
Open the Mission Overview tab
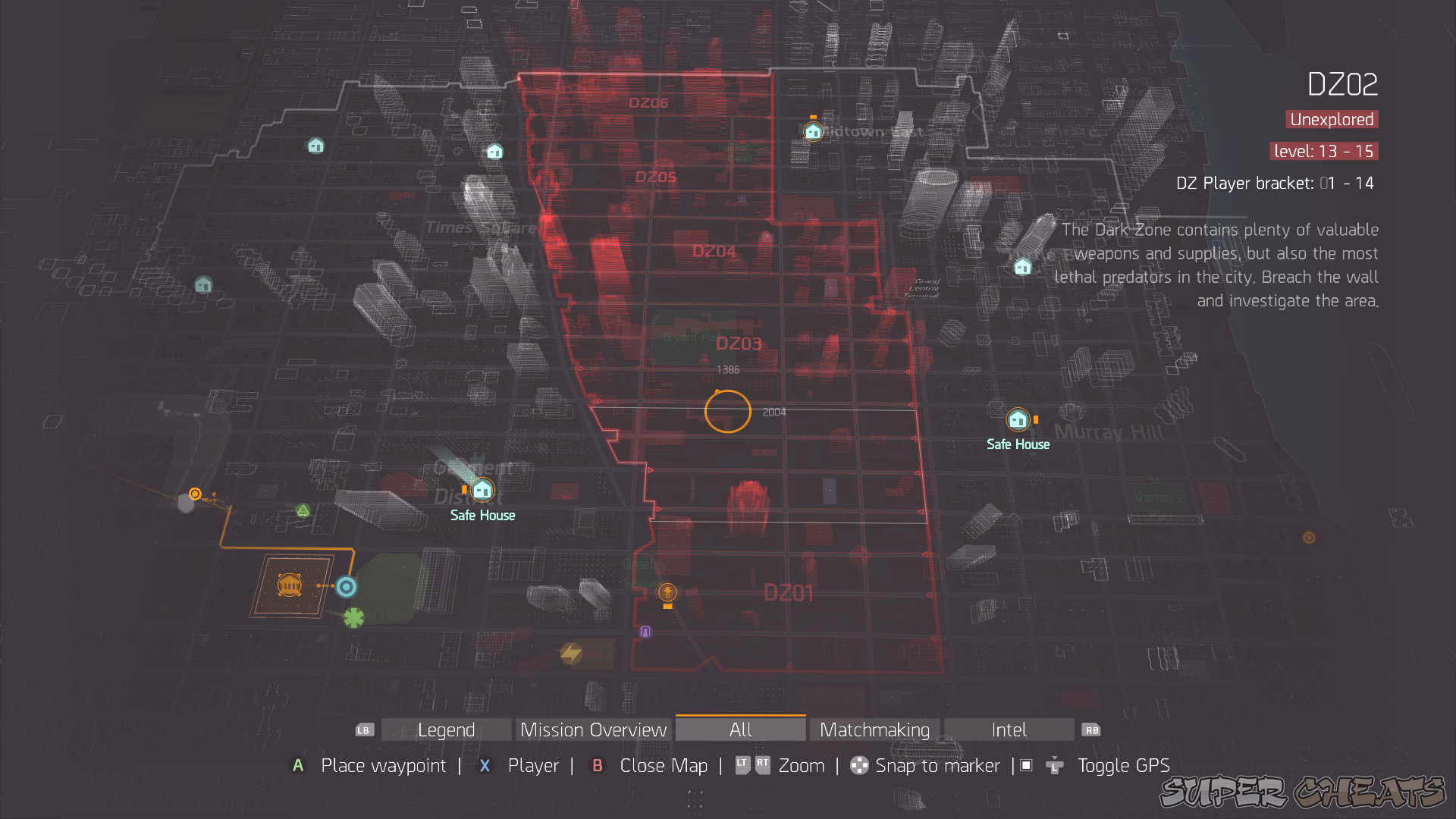pyautogui.click(x=592, y=730)
